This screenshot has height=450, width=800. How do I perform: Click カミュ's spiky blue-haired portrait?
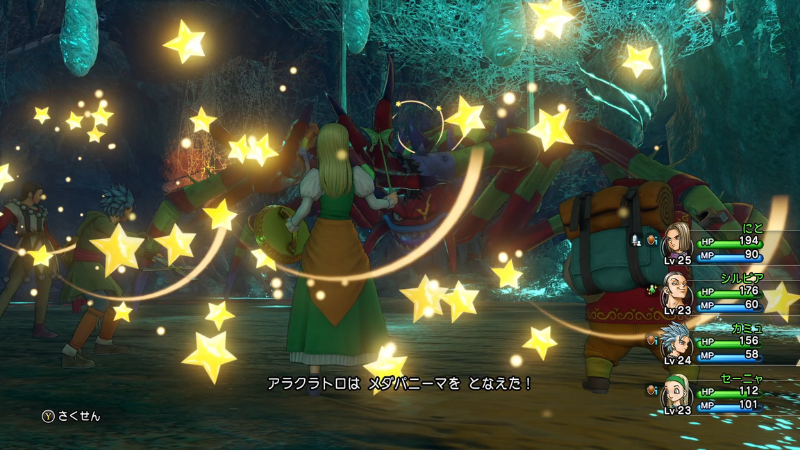point(677,342)
